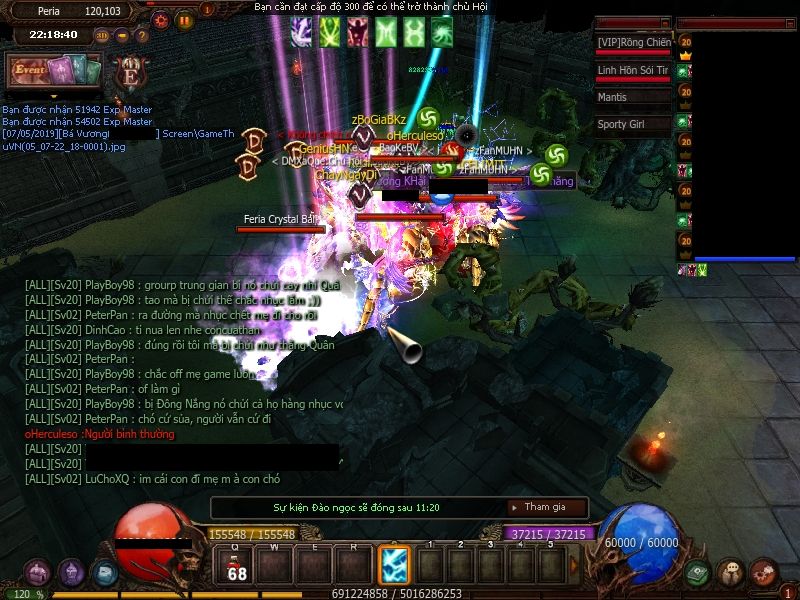Open the chat bubbles community icon
The width and height of the screenshot is (800, 600).
731,573
